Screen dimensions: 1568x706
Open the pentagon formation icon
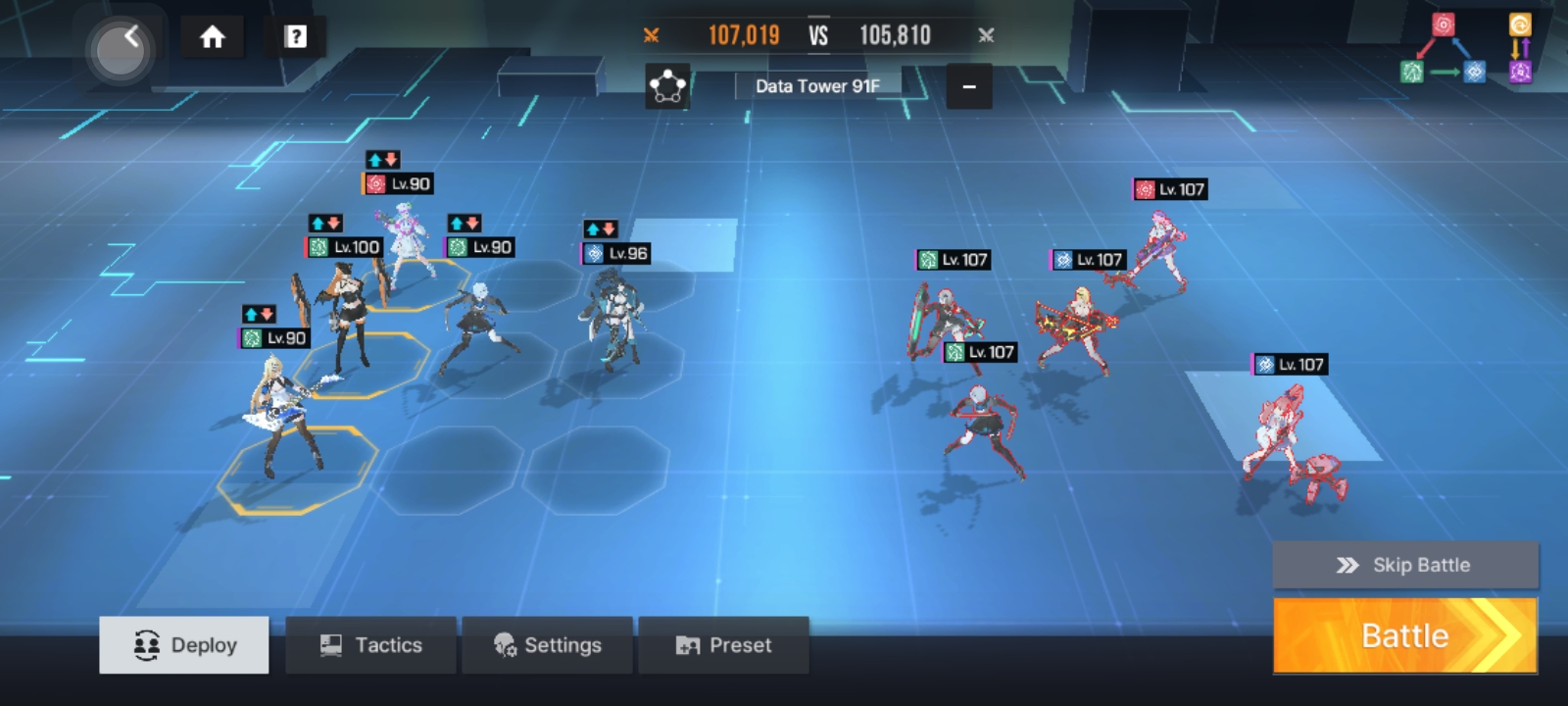click(667, 86)
